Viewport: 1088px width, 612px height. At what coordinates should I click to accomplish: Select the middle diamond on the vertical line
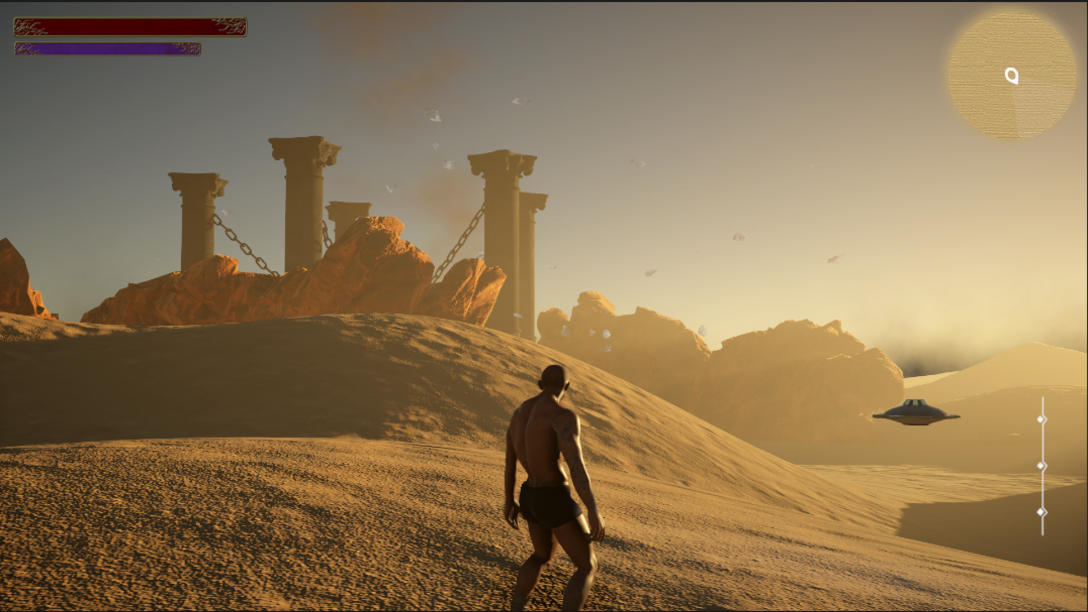(x=1041, y=466)
